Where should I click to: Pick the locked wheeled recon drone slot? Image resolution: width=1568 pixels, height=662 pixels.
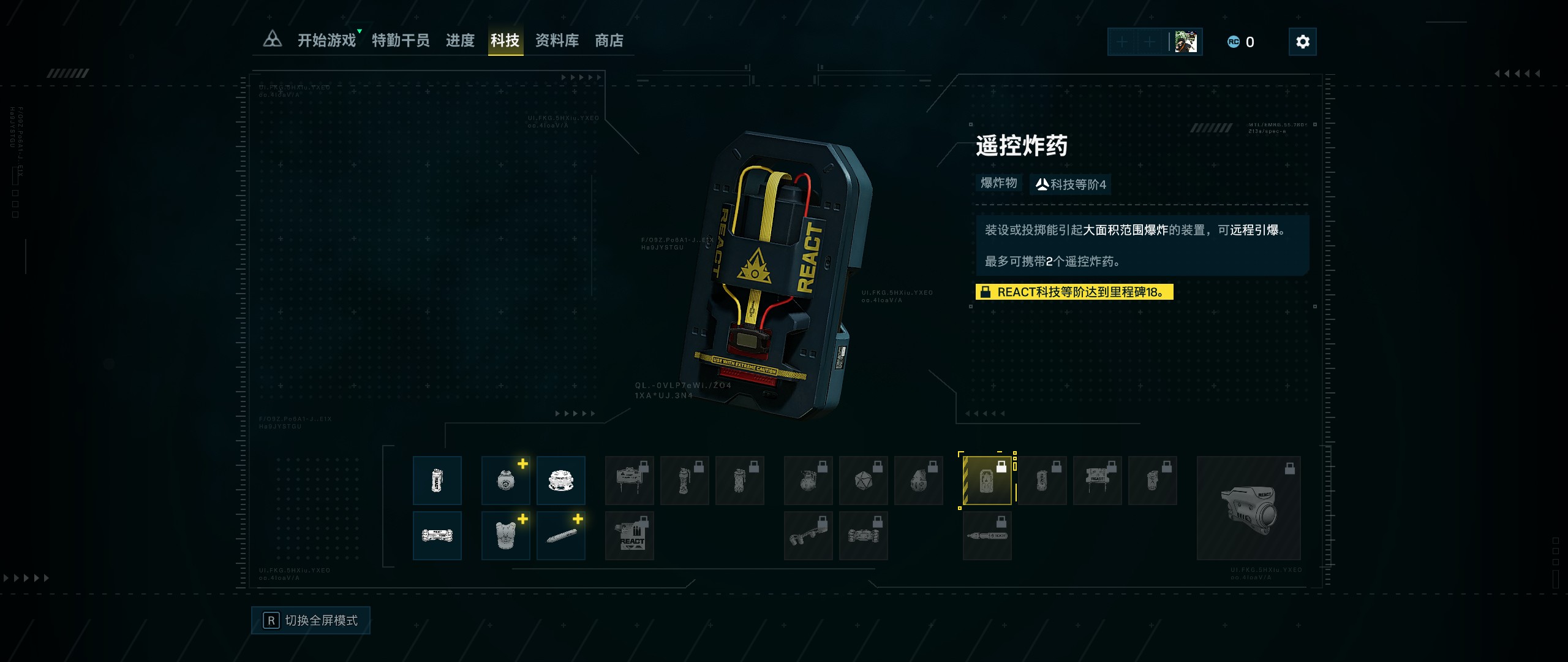pos(864,536)
